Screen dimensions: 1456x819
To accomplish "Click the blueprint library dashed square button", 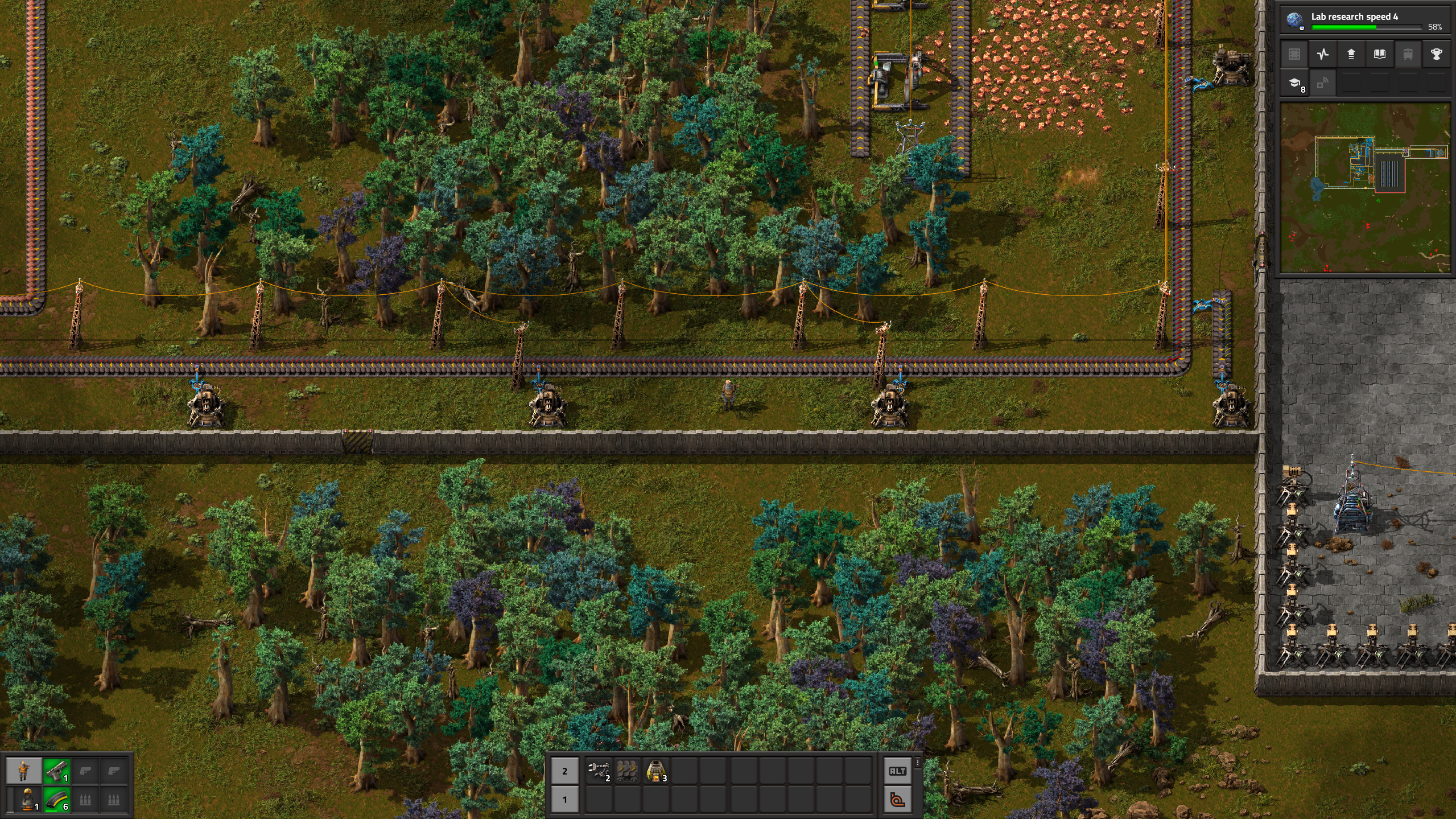I will (x=1294, y=54).
